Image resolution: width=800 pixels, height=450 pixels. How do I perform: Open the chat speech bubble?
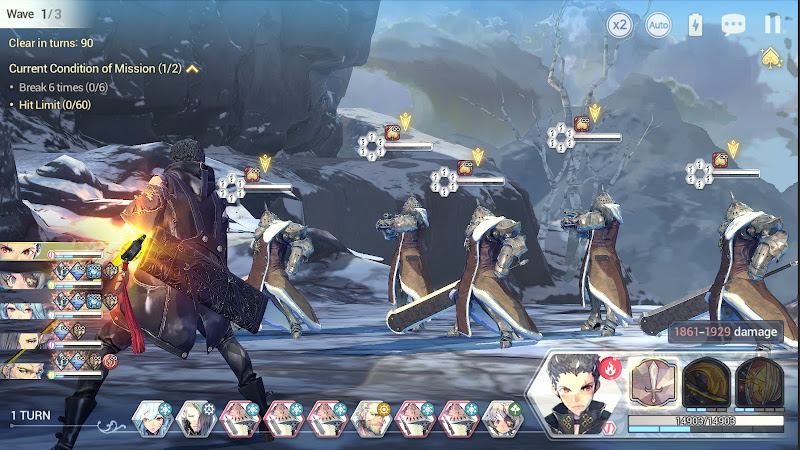click(734, 25)
